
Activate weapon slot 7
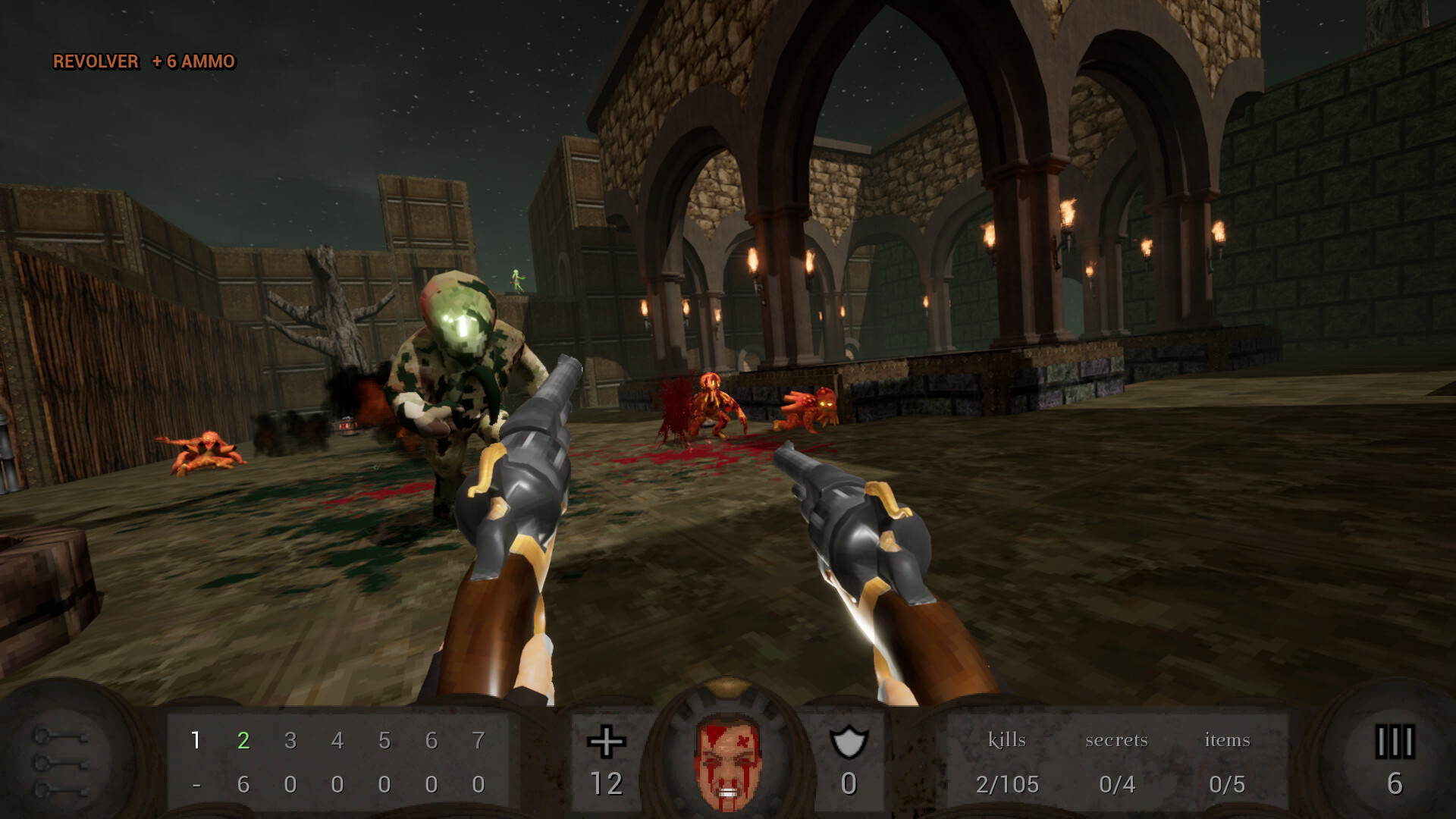coord(480,739)
